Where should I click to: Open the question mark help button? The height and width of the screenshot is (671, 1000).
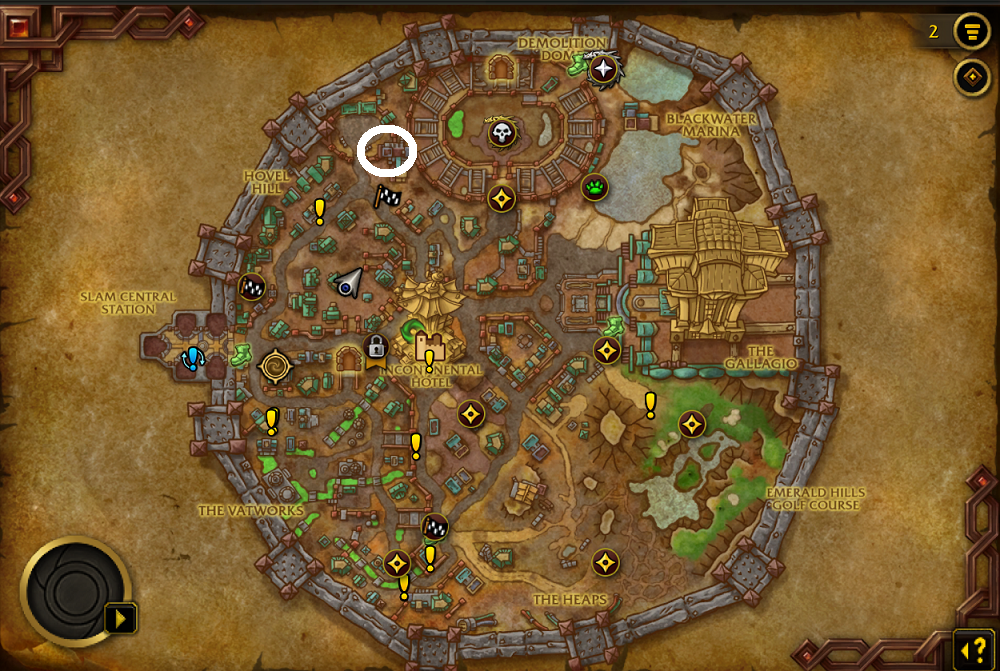pos(972,647)
